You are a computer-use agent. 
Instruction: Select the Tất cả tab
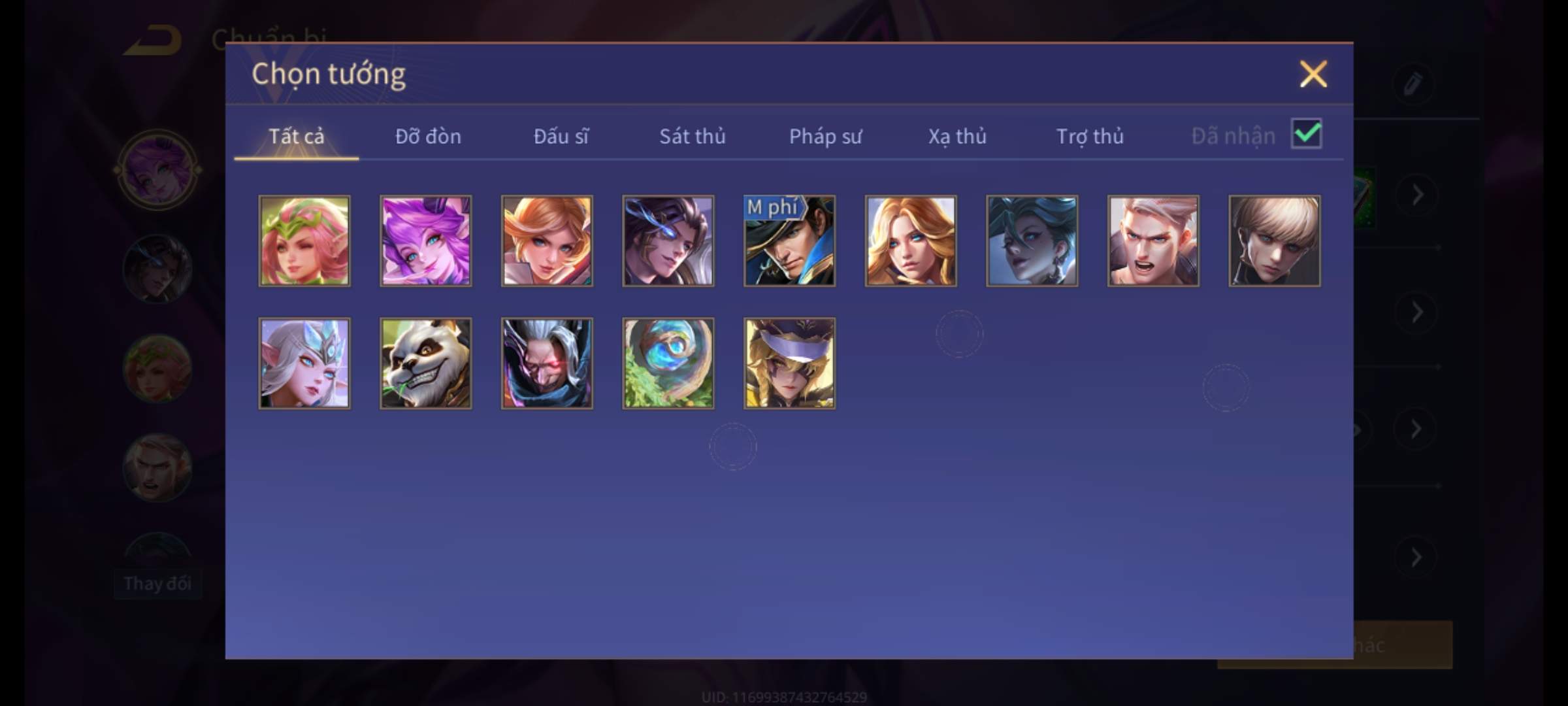point(296,136)
